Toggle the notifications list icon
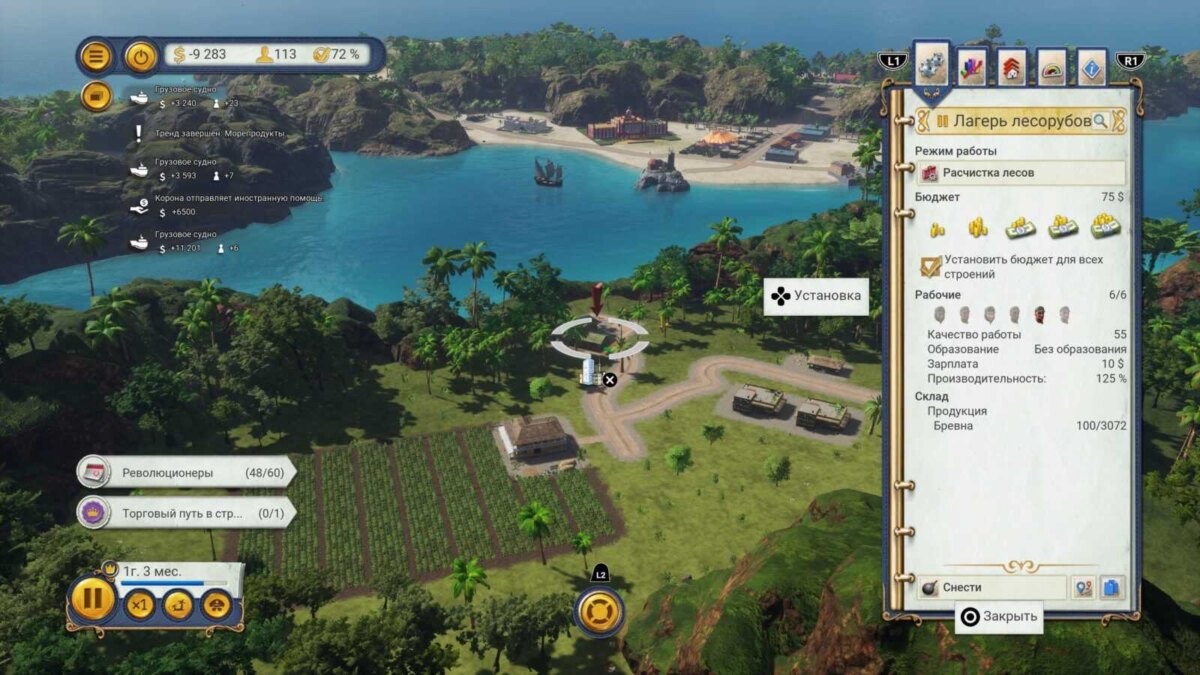 95,96
